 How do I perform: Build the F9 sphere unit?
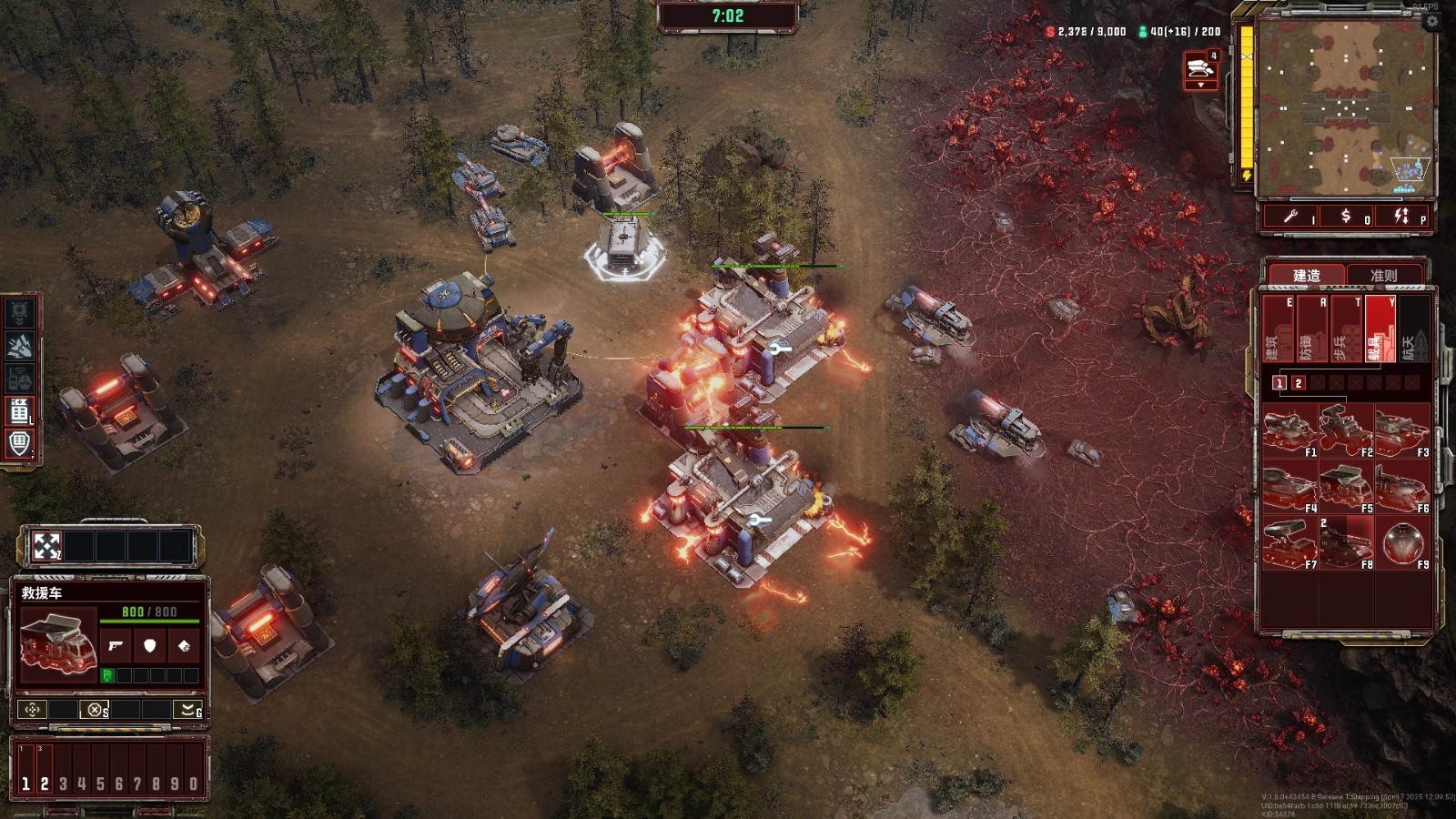[1401, 543]
